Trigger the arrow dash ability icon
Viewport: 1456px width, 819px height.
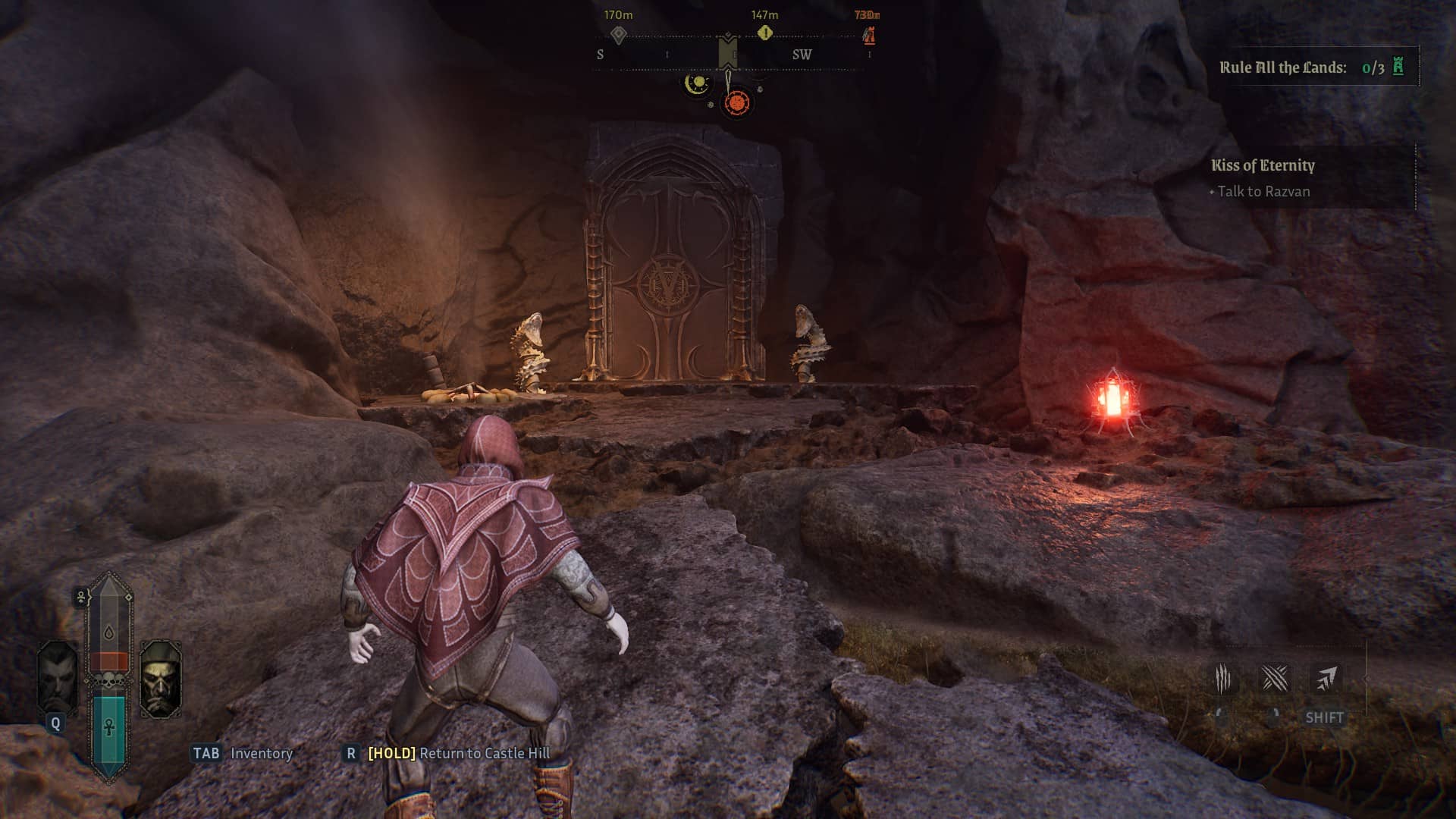click(1325, 679)
